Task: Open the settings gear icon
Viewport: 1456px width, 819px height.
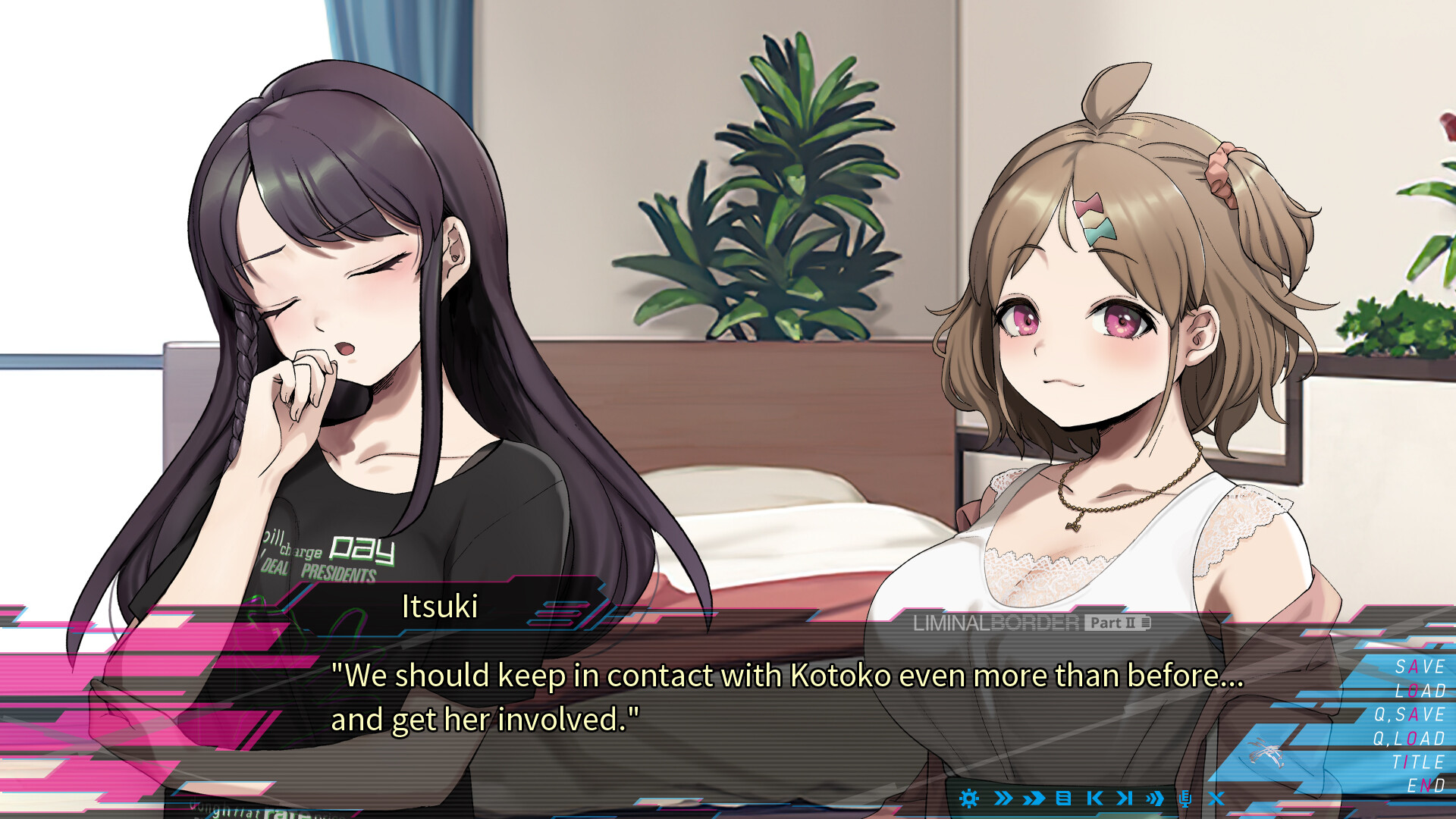Action: click(968, 798)
